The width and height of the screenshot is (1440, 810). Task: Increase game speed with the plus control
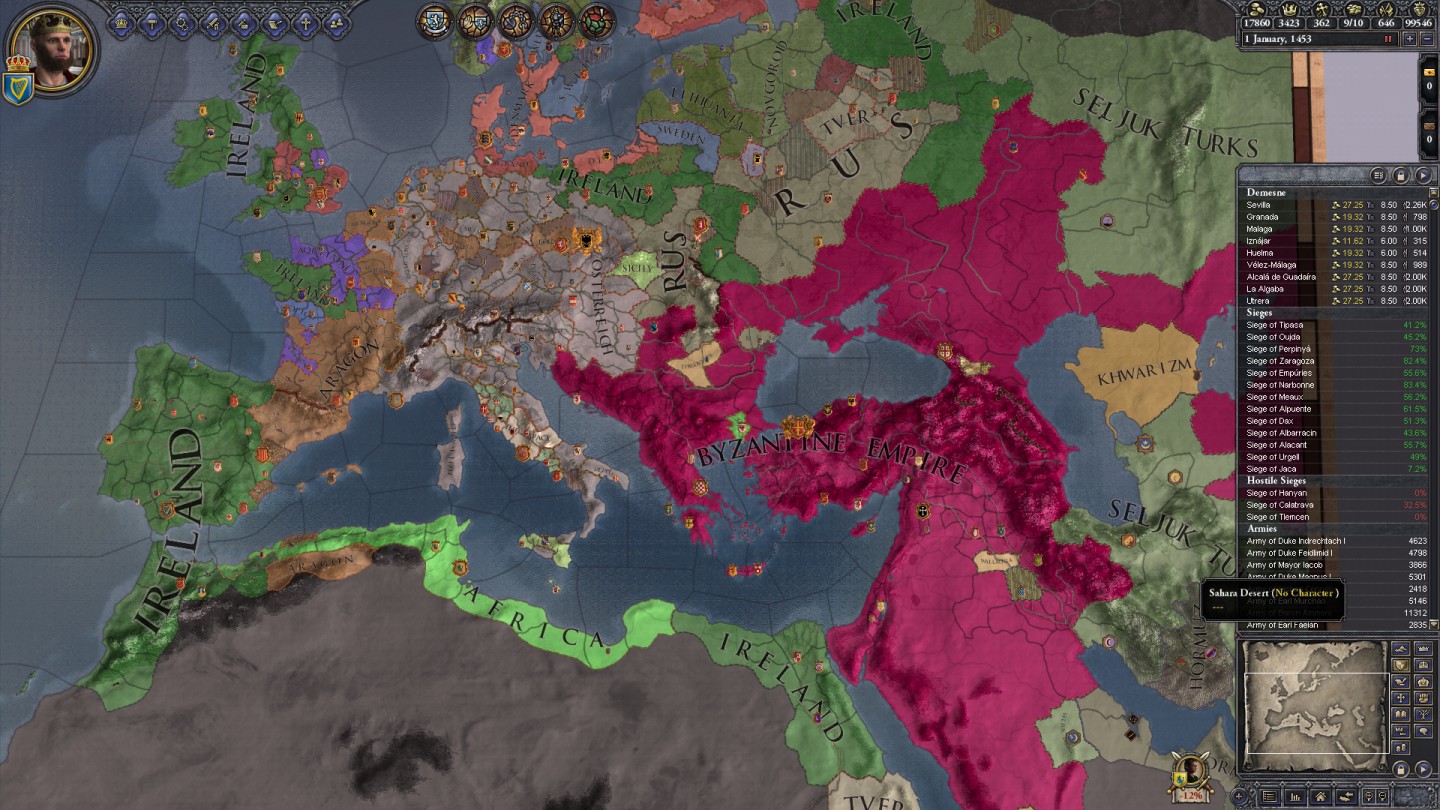click(x=1411, y=38)
